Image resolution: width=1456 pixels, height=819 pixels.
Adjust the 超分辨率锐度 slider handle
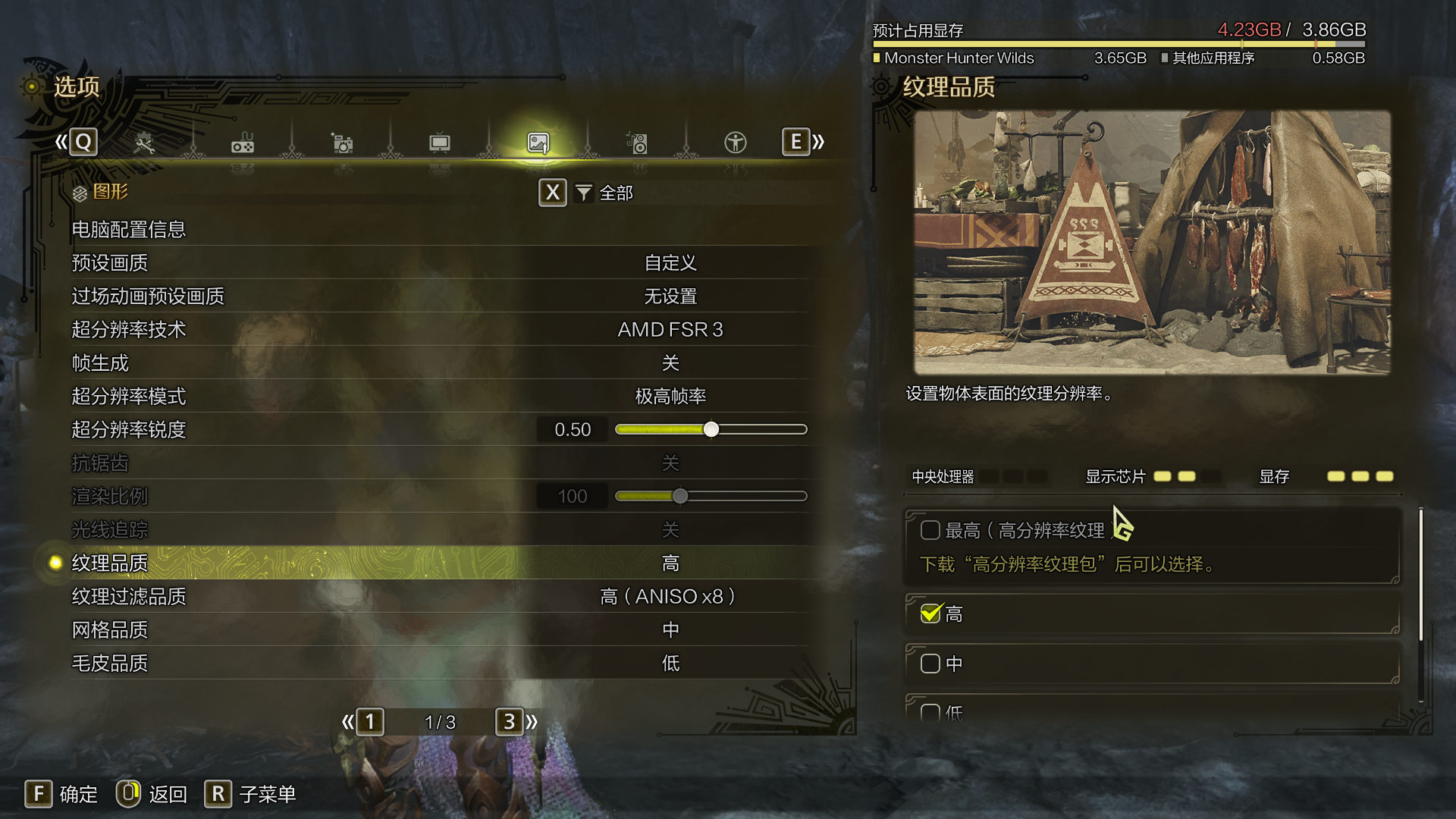pyautogui.click(x=711, y=430)
